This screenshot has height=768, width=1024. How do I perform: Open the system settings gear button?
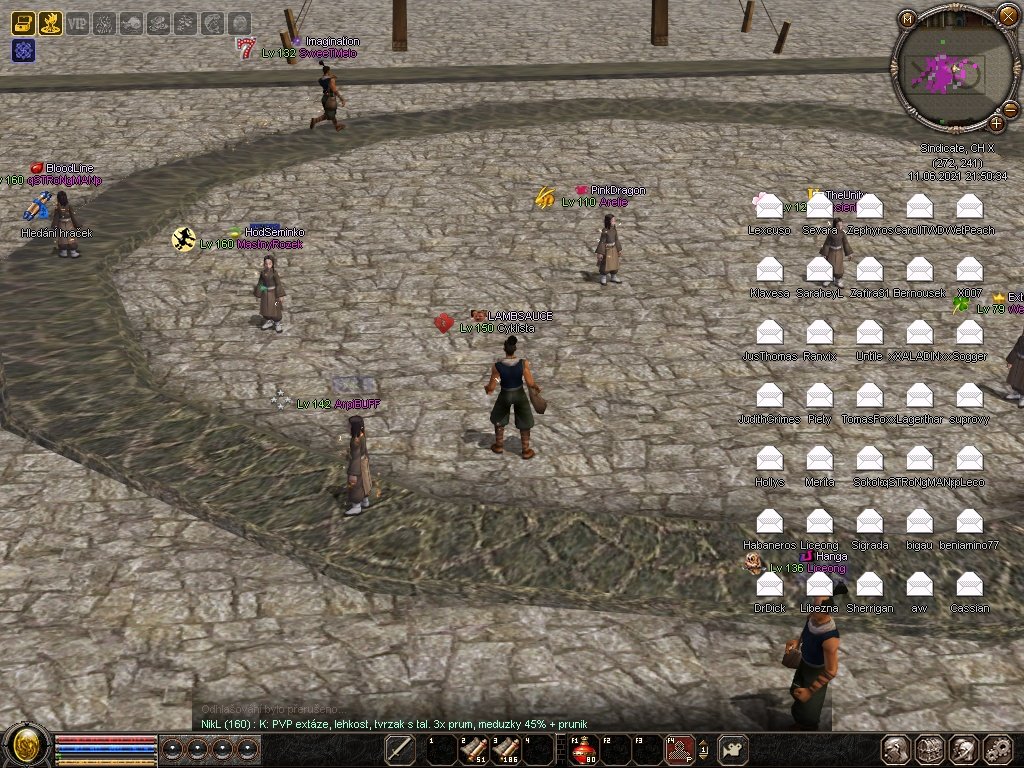pyautogui.click(x=996, y=749)
